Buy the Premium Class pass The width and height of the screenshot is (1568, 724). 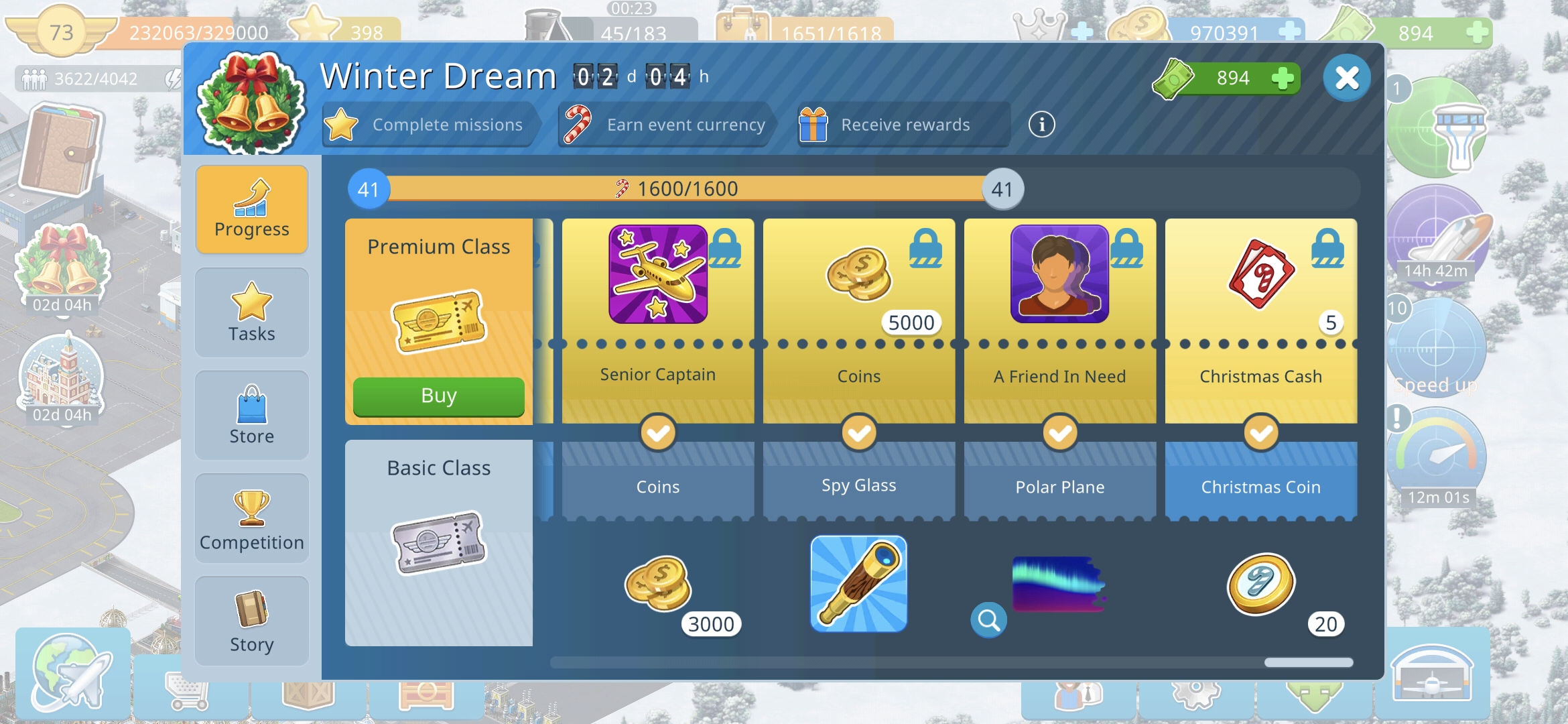[438, 396]
